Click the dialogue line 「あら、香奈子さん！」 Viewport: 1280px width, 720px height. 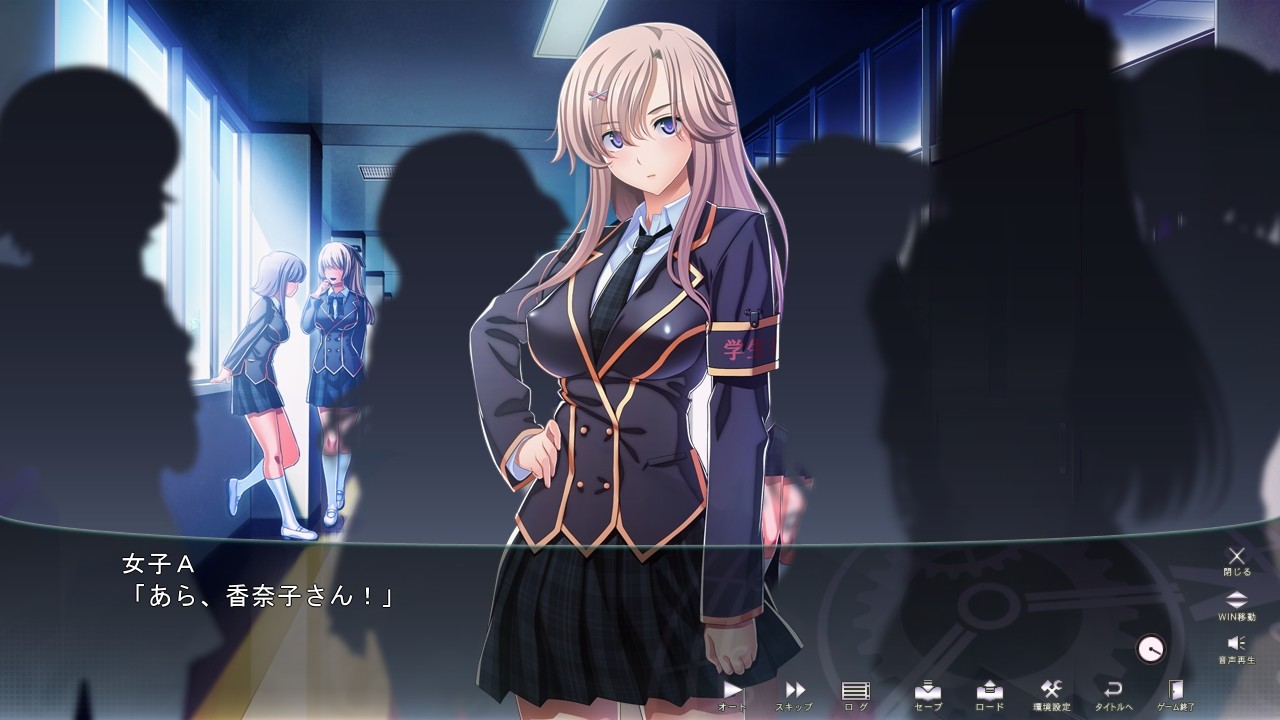[x=259, y=595]
